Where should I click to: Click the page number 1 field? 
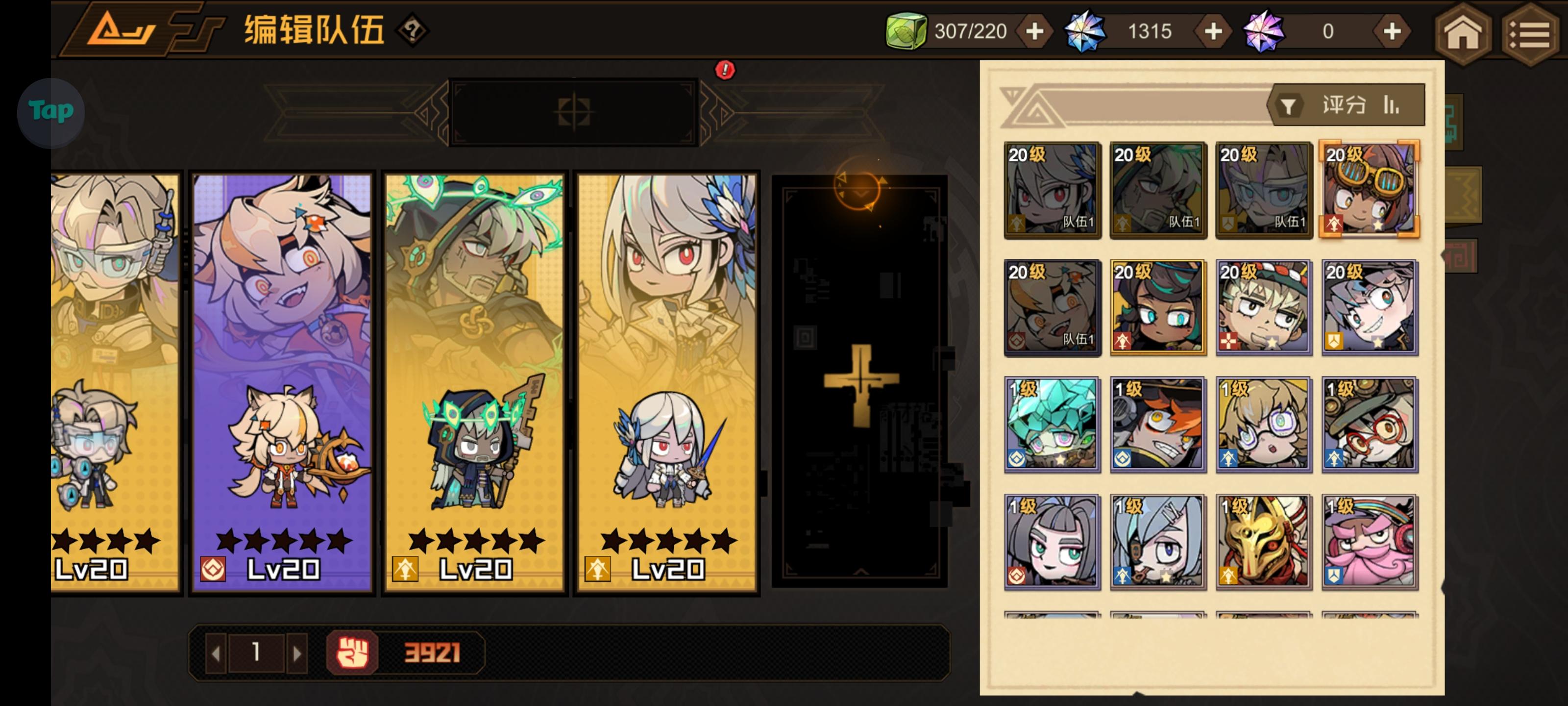point(257,653)
